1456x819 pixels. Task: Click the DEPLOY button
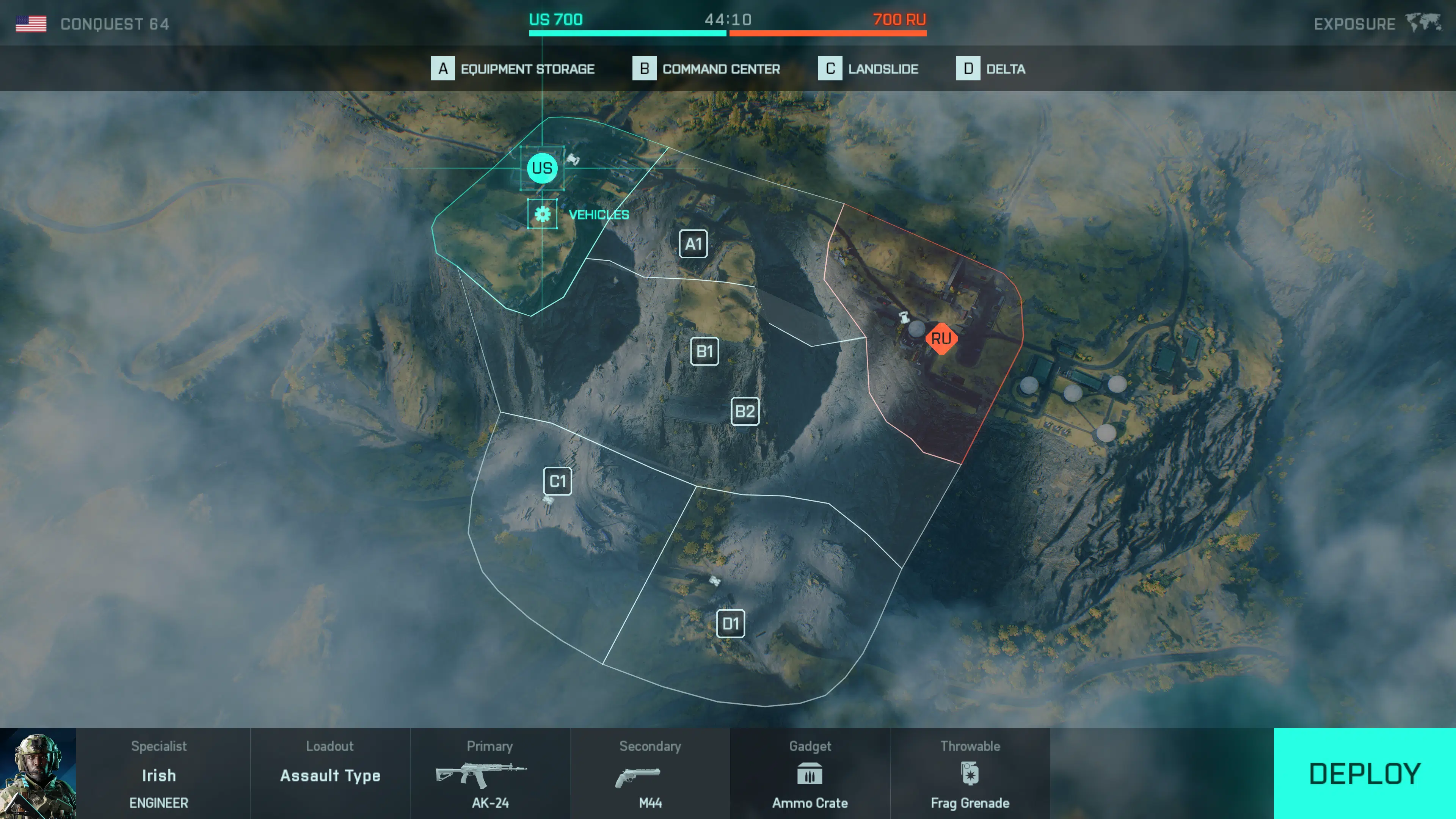[x=1364, y=773]
